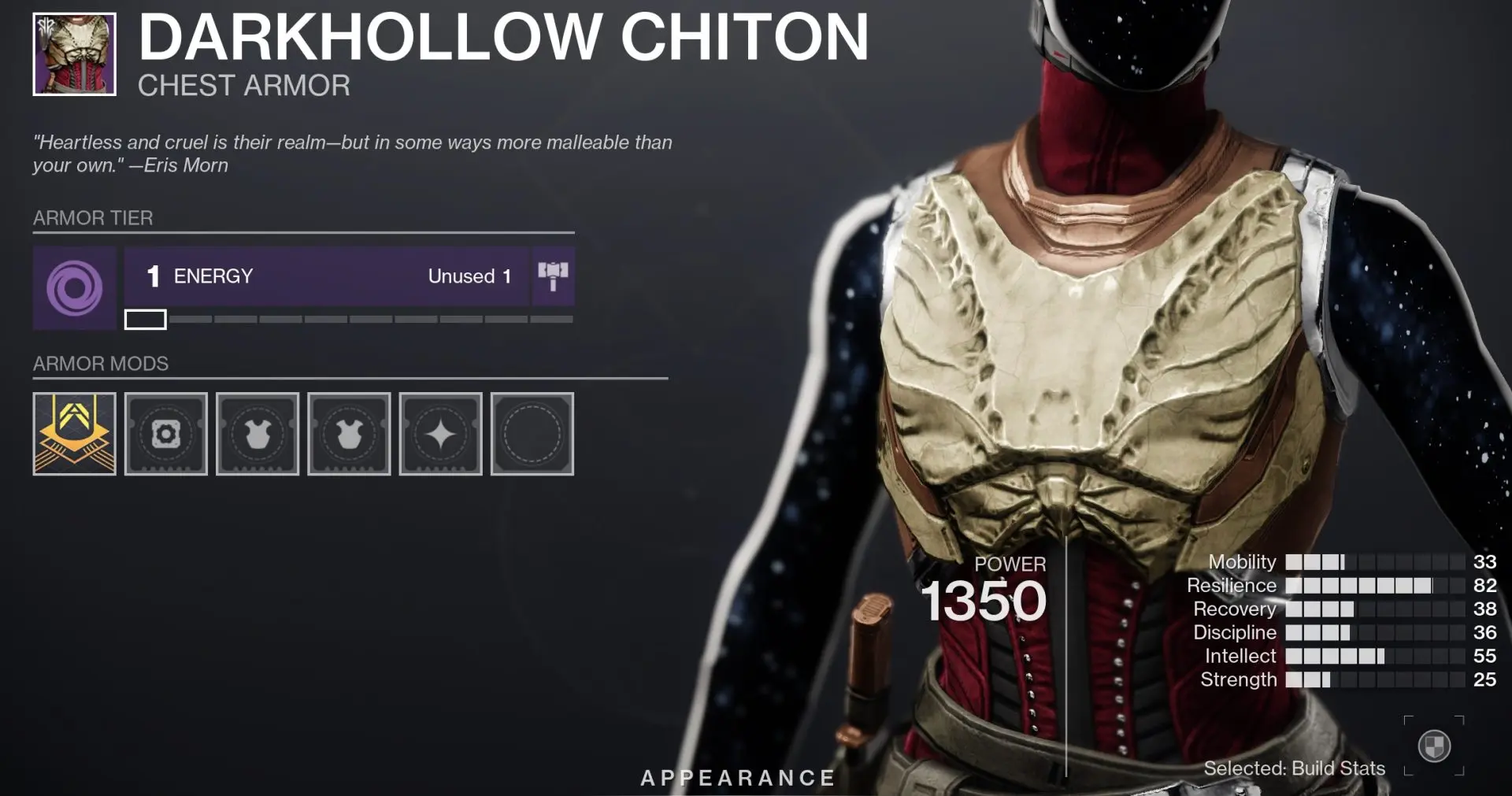
Task: Click the Eris Morn flavor text quote
Action: point(352,154)
